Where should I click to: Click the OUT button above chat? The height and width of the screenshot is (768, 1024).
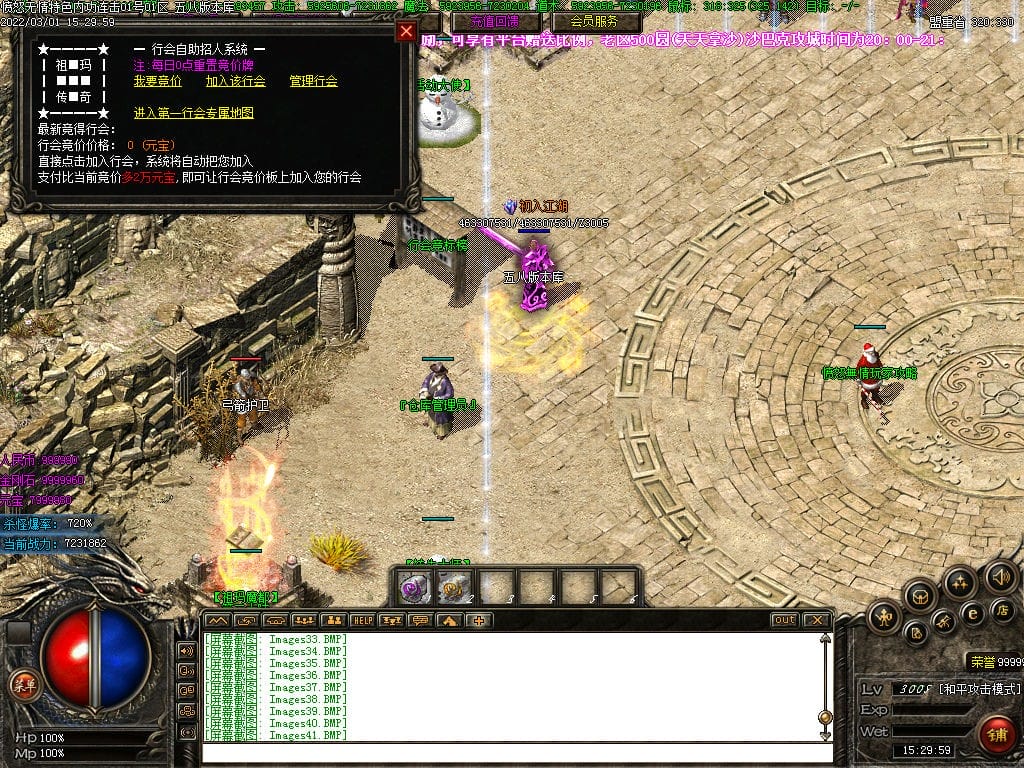tap(784, 621)
